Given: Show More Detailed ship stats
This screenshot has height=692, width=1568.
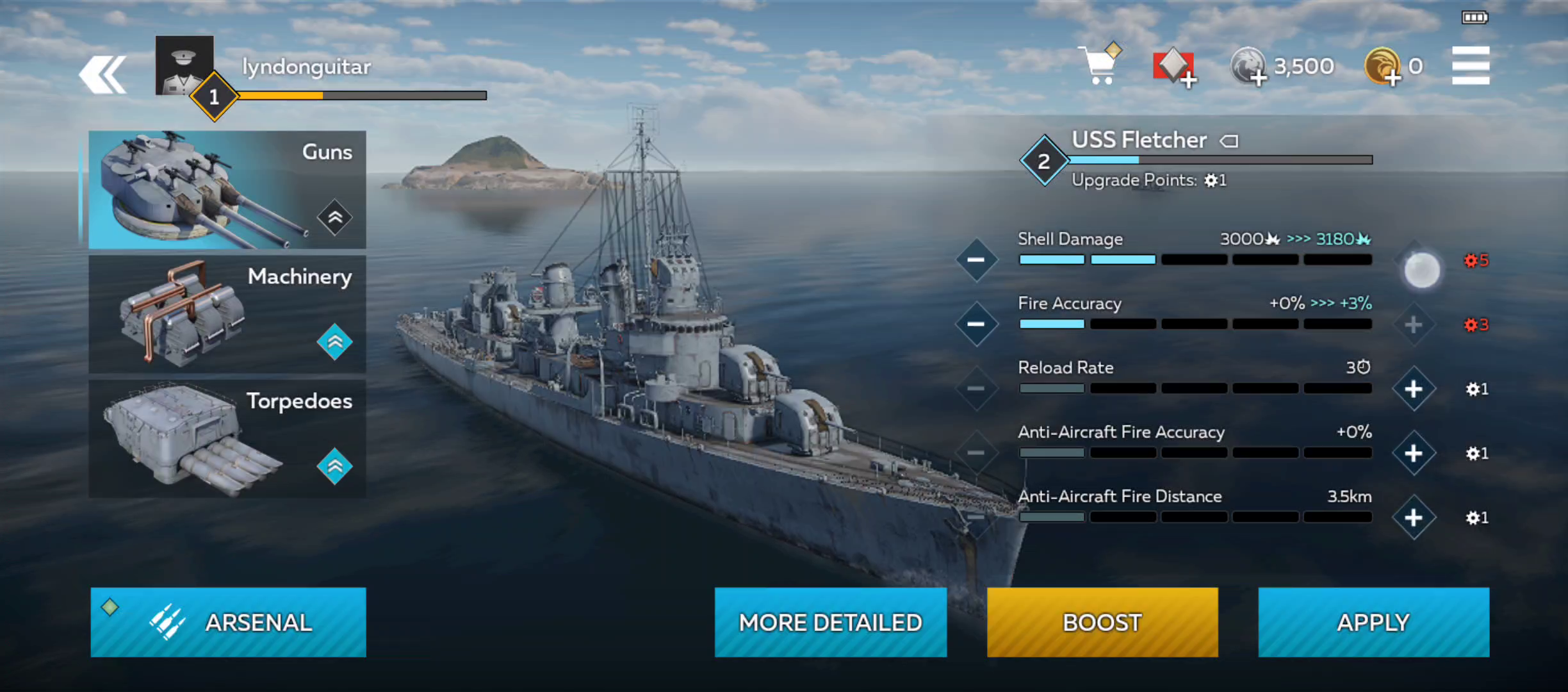Looking at the screenshot, I should (830, 622).
